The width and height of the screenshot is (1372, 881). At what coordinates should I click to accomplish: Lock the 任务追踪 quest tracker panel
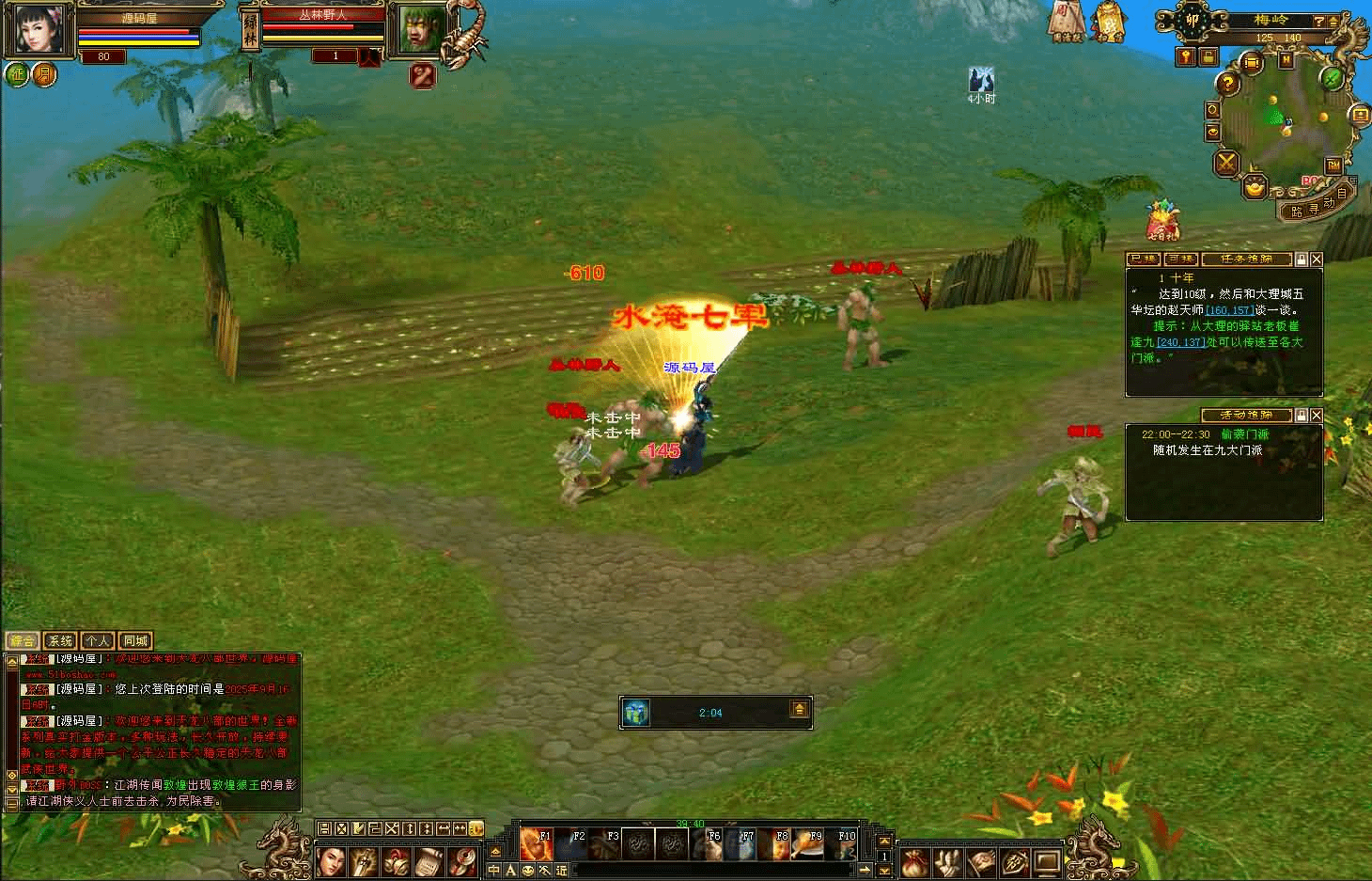pos(1302,259)
